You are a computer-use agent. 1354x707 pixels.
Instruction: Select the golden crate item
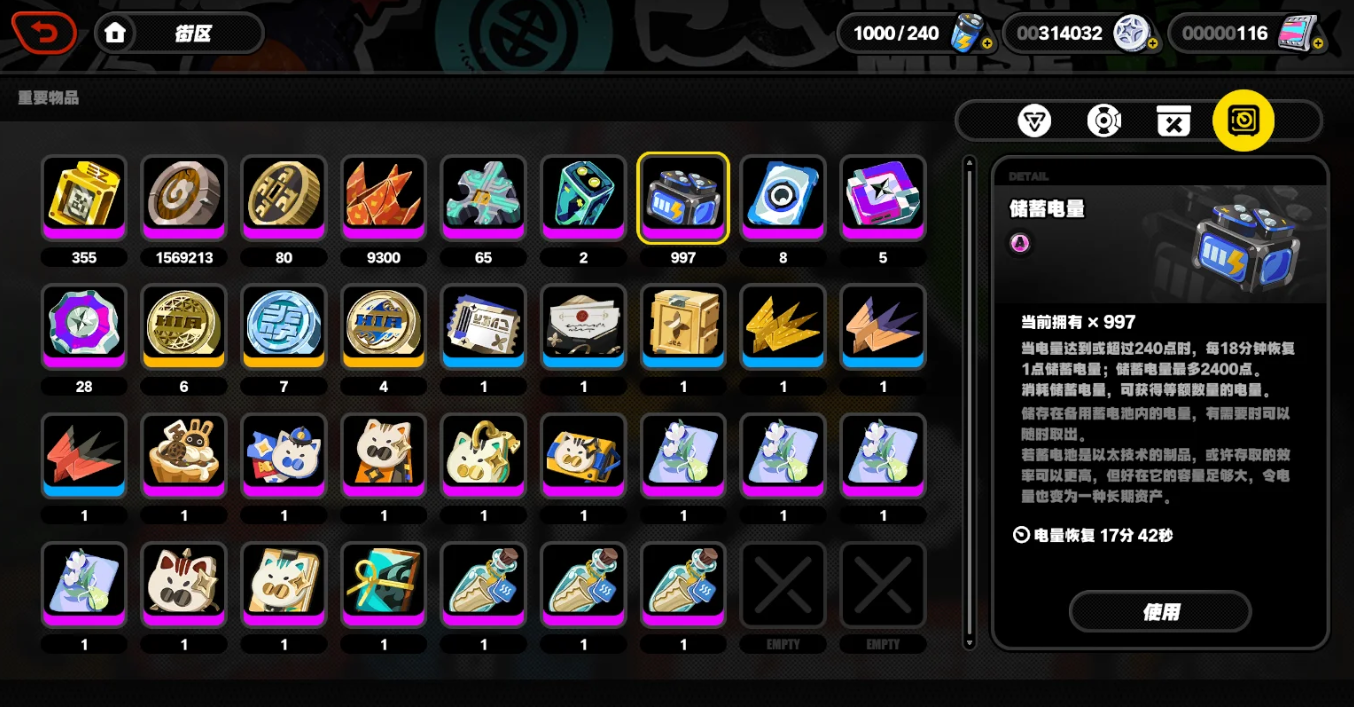click(x=684, y=326)
